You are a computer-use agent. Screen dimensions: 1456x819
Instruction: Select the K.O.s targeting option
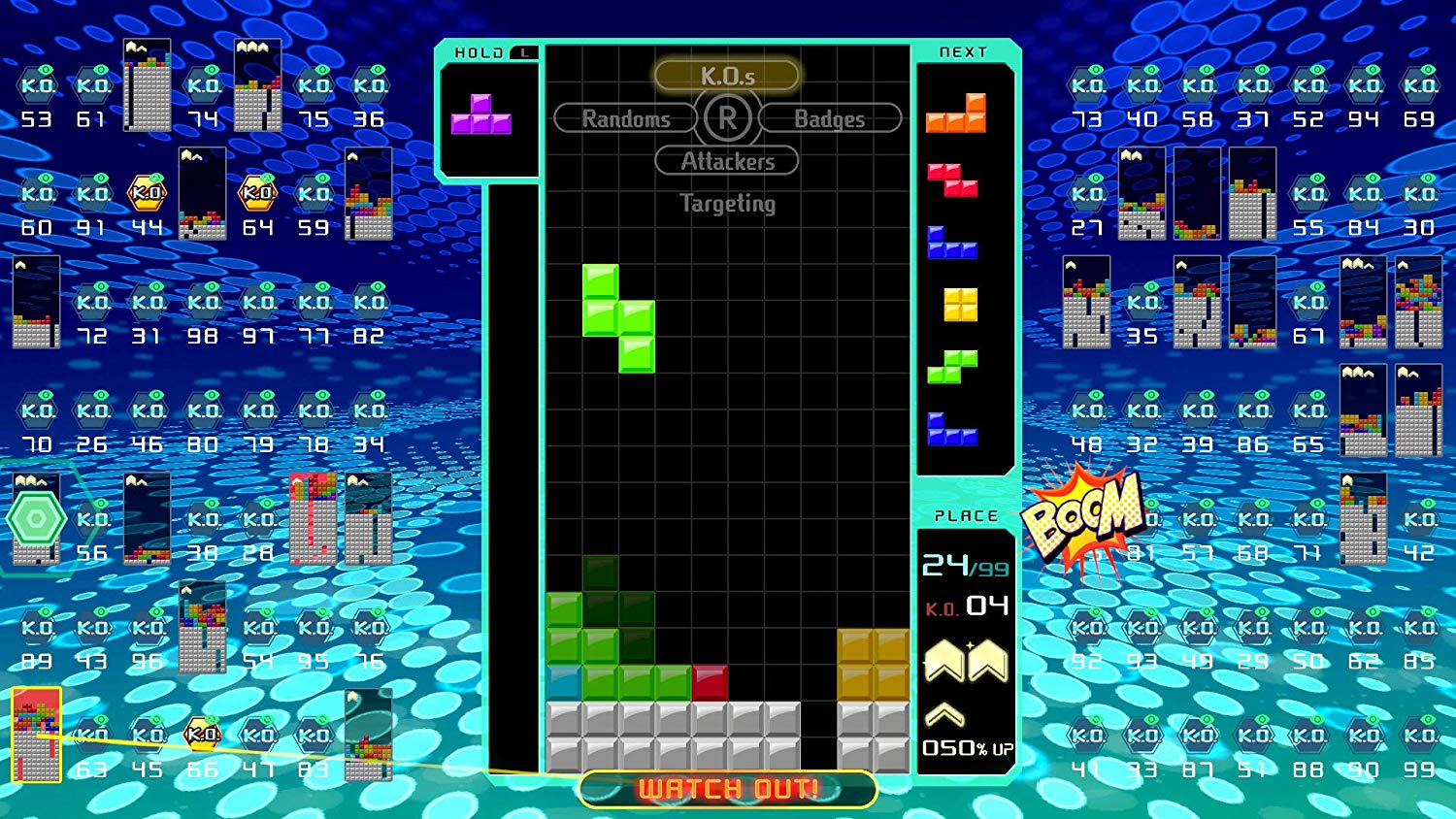(727, 76)
